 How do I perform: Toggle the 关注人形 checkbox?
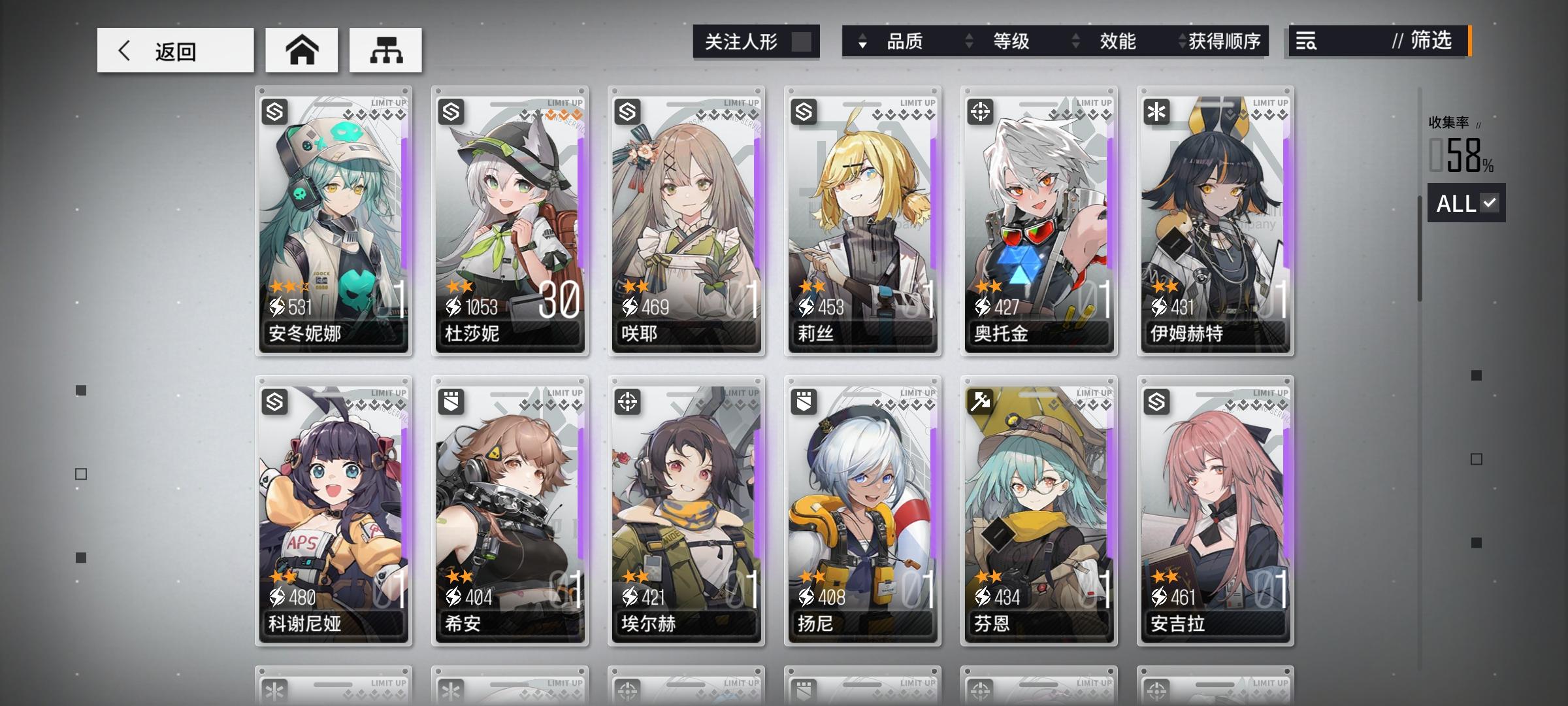tap(802, 41)
